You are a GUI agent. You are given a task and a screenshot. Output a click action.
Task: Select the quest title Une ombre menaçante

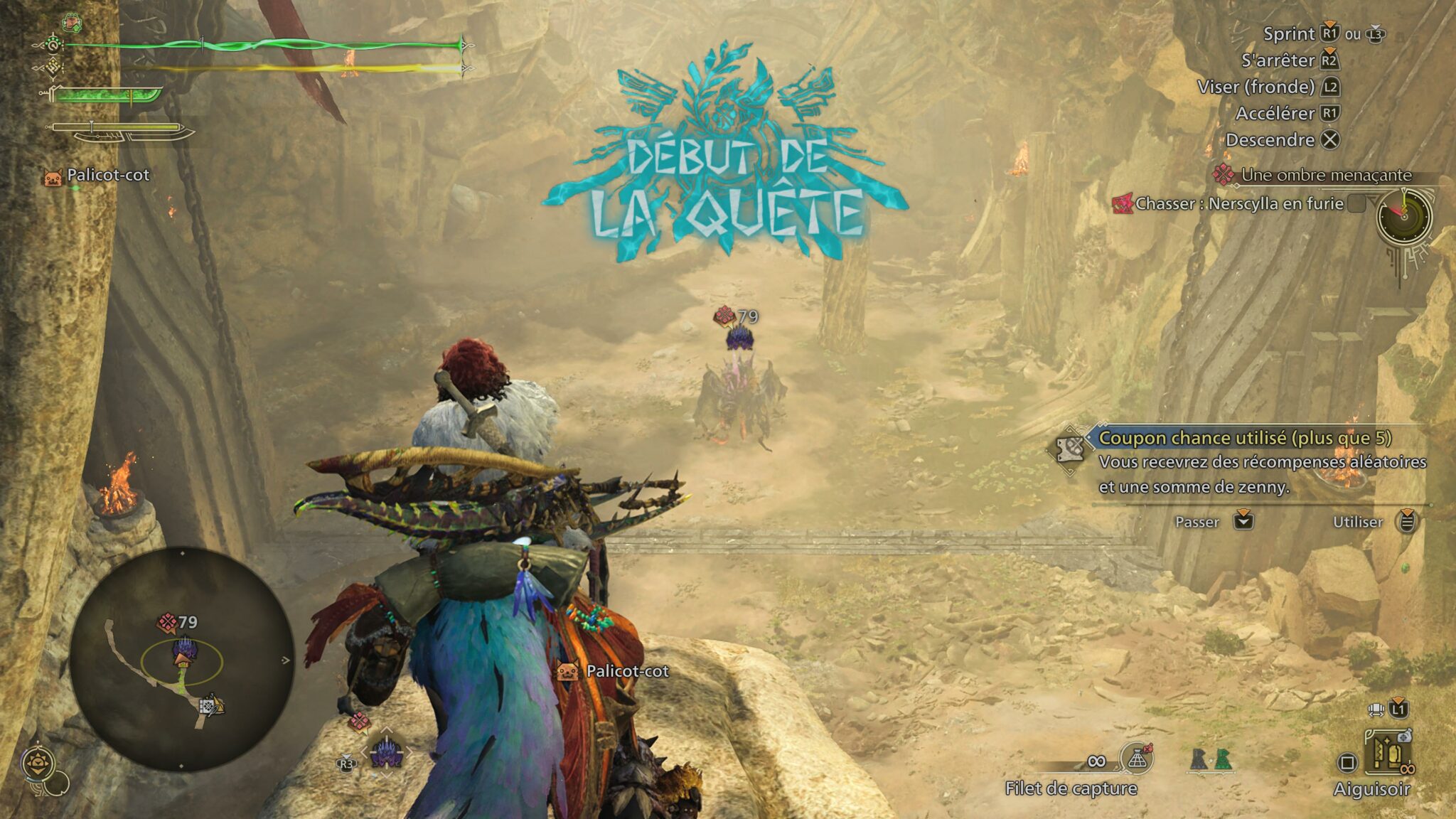(1325, 175)
